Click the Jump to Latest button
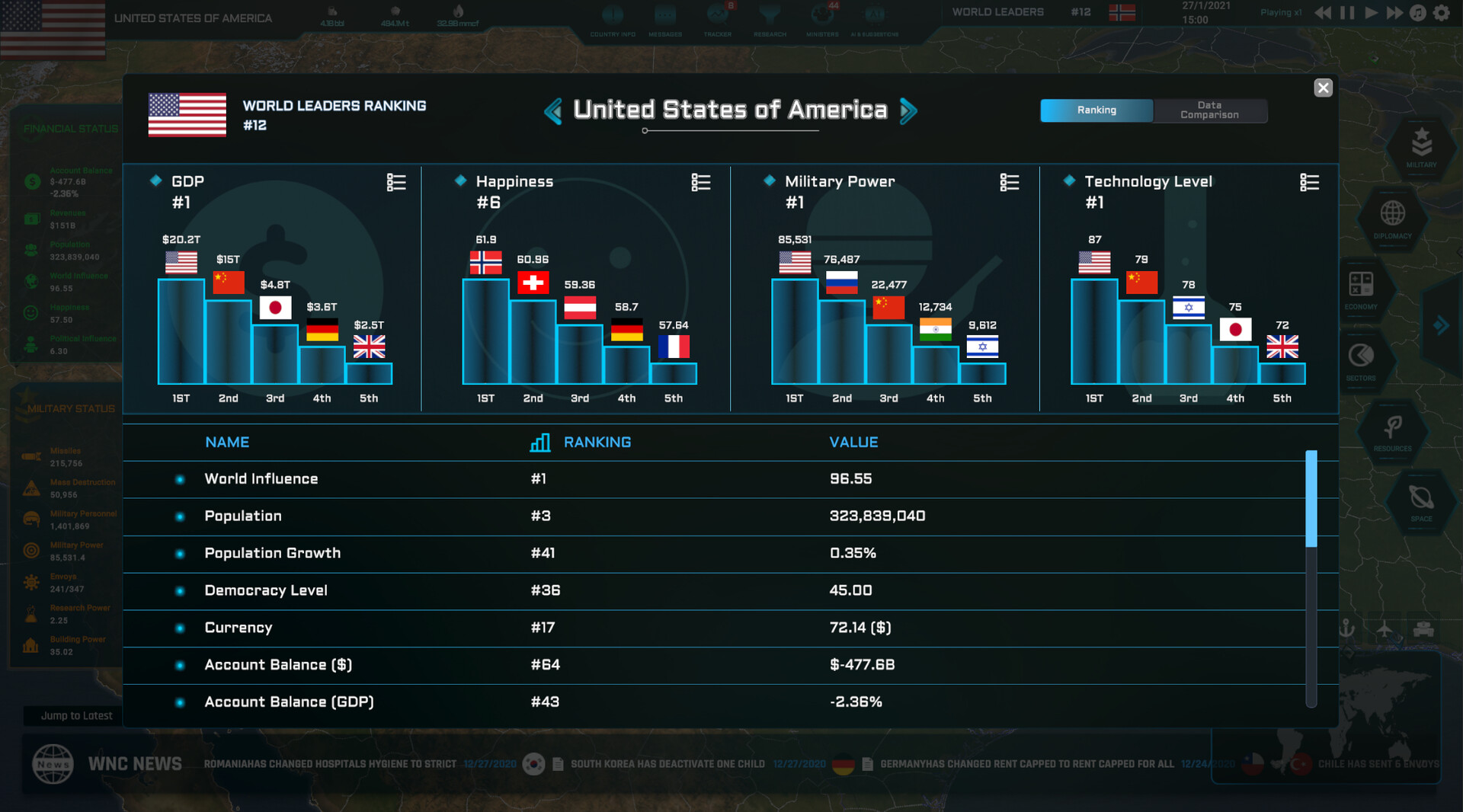 point(76,715)
